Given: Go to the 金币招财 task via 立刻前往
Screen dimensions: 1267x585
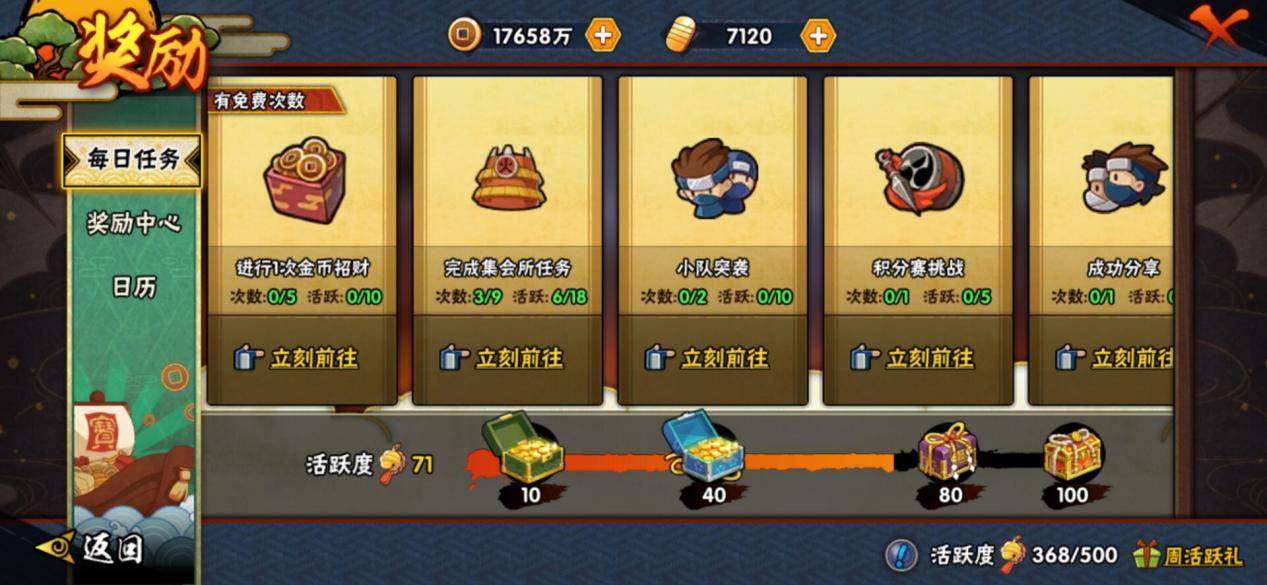Looking at the screenshot, I should 300,358.
